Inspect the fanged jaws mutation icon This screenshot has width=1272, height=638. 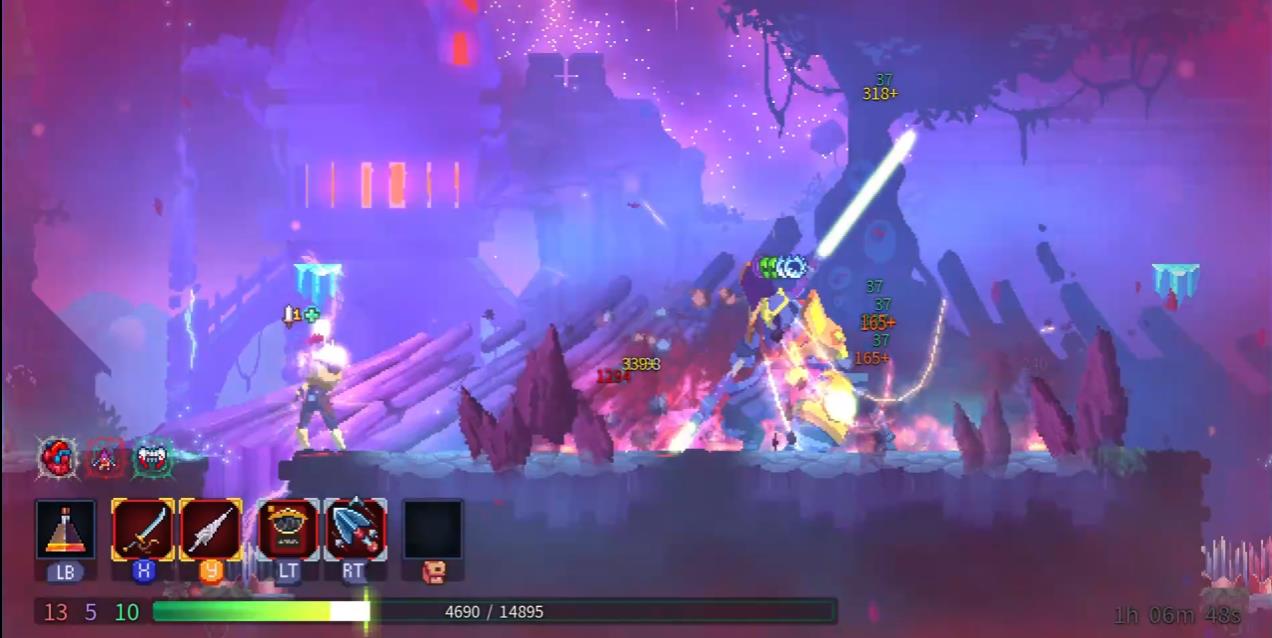point(152,458)
